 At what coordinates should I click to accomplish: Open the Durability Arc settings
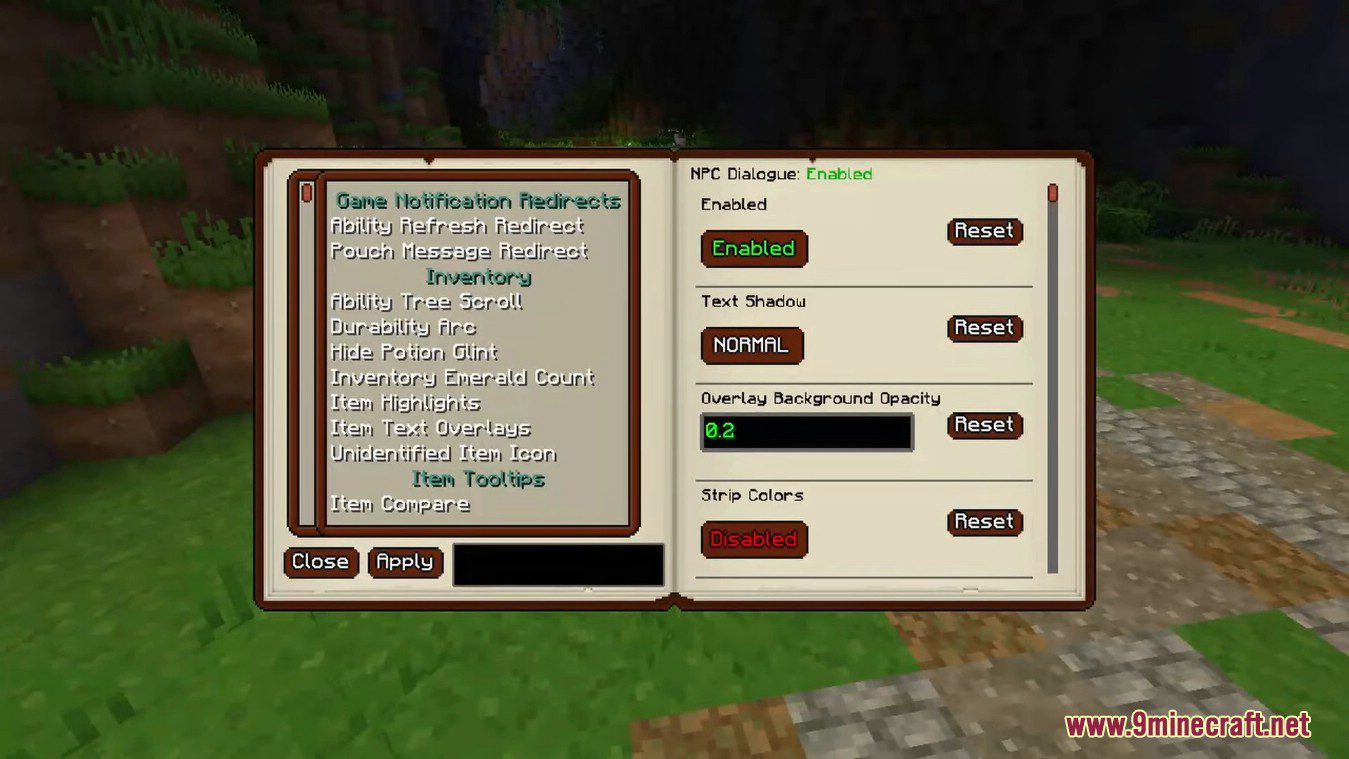coord(403,327)
